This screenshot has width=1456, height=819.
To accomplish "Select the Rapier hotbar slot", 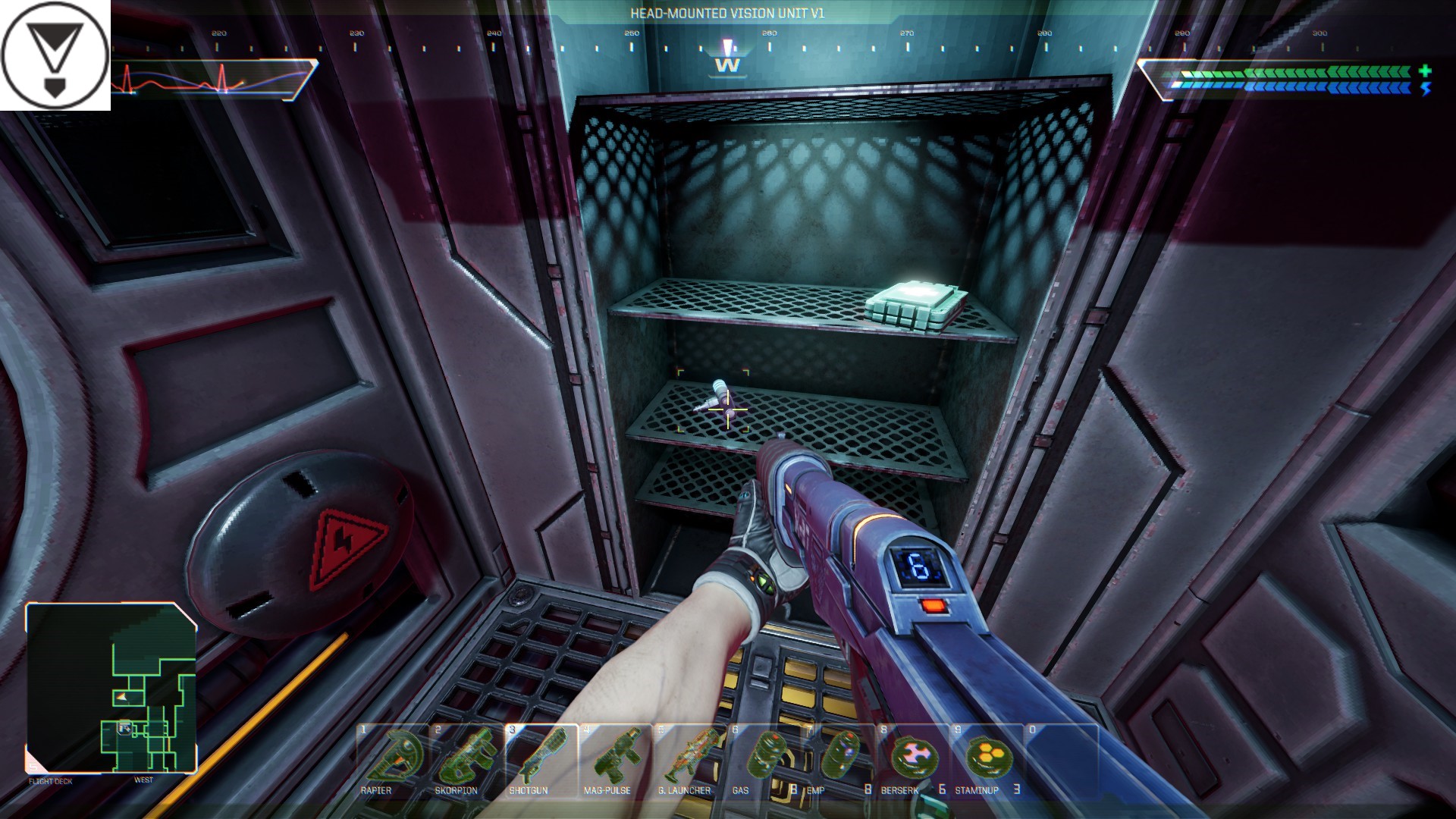I will pos(393,759).
